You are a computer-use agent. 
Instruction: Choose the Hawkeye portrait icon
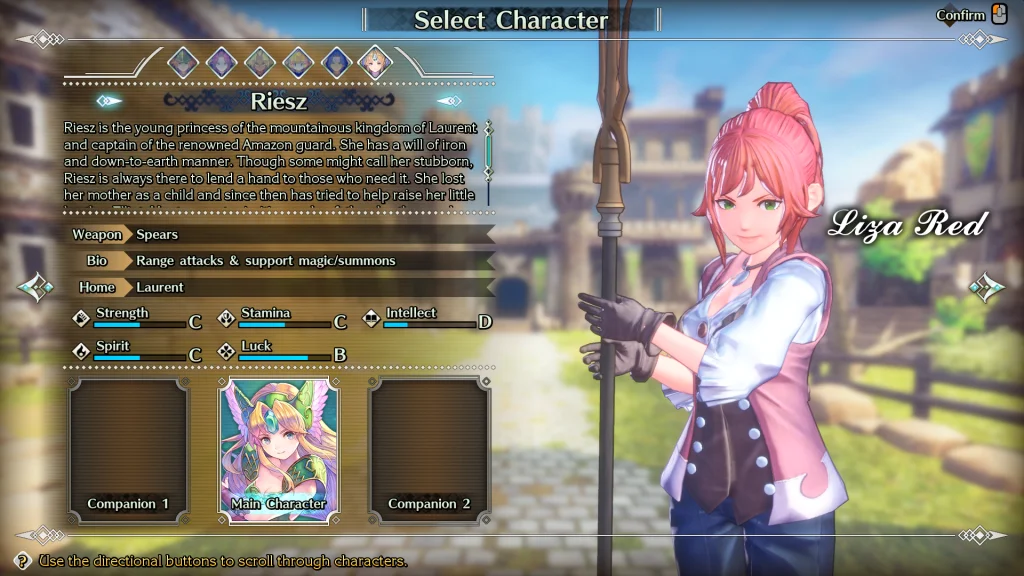pos(336,63)
